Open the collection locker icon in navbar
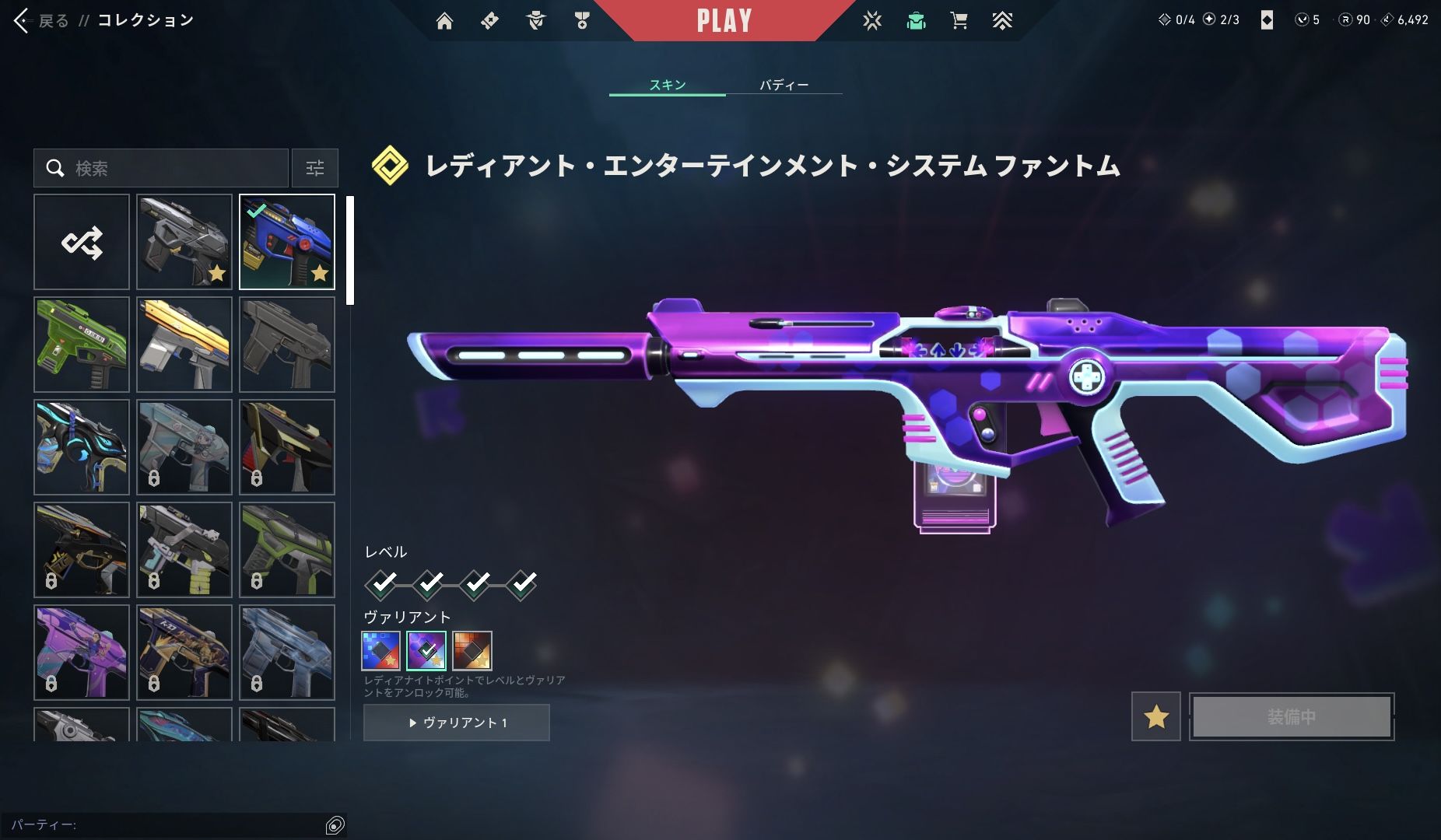The width and height of the screenshot is (1441, 840). (916, 21)
